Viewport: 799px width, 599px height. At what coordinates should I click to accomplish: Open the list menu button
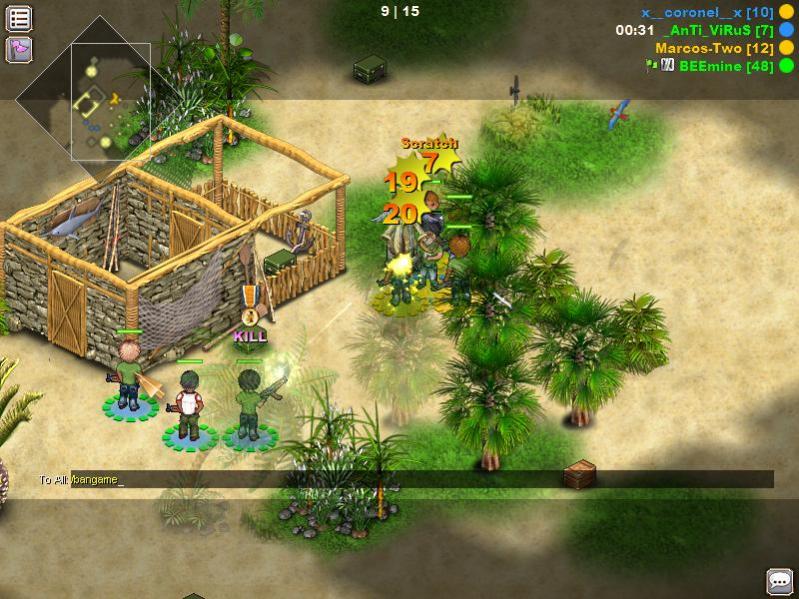[x=19, y=18]
